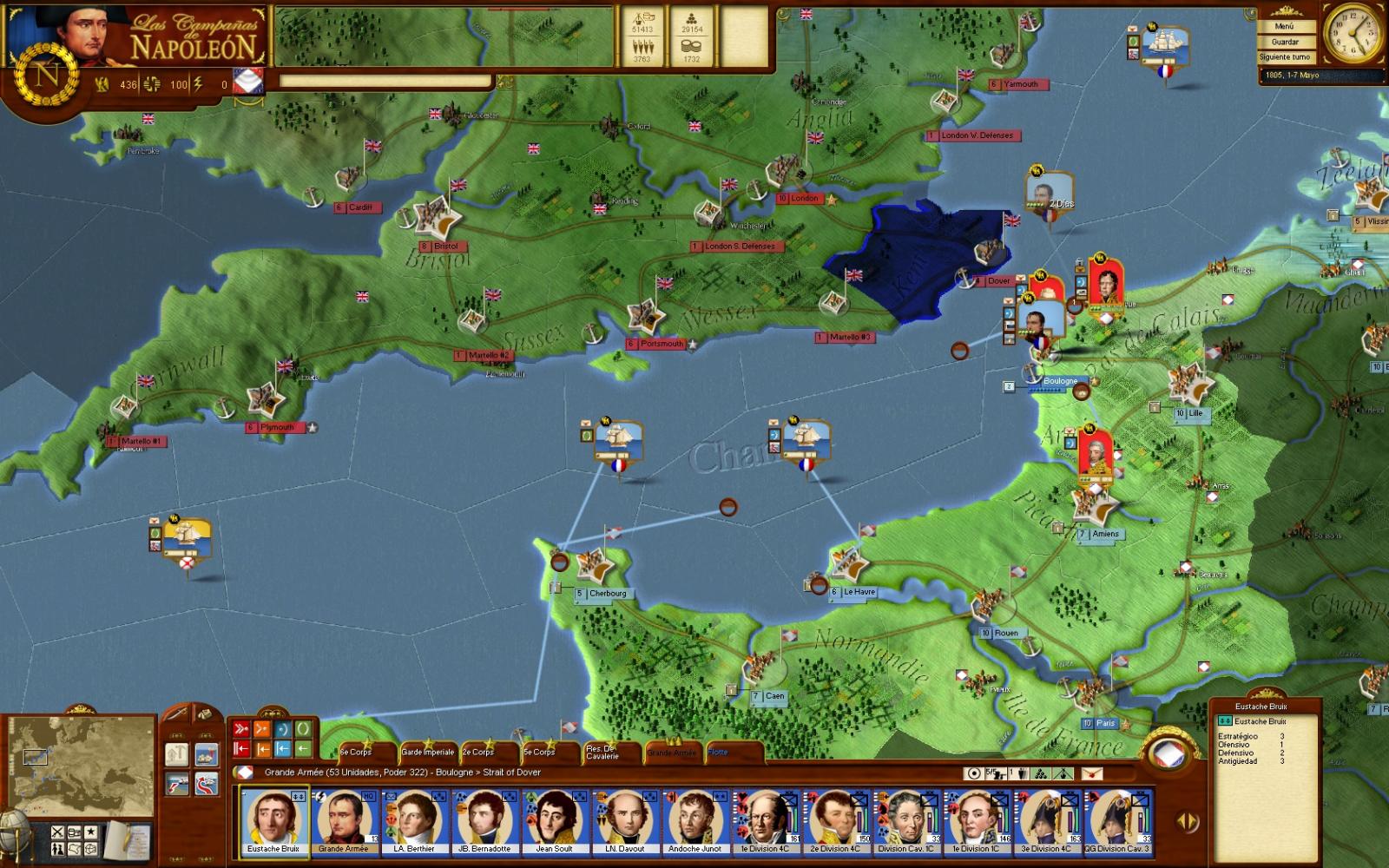Set the red all-out attack posture
The image size is (1389, 868).
click(x=241, y=729)
